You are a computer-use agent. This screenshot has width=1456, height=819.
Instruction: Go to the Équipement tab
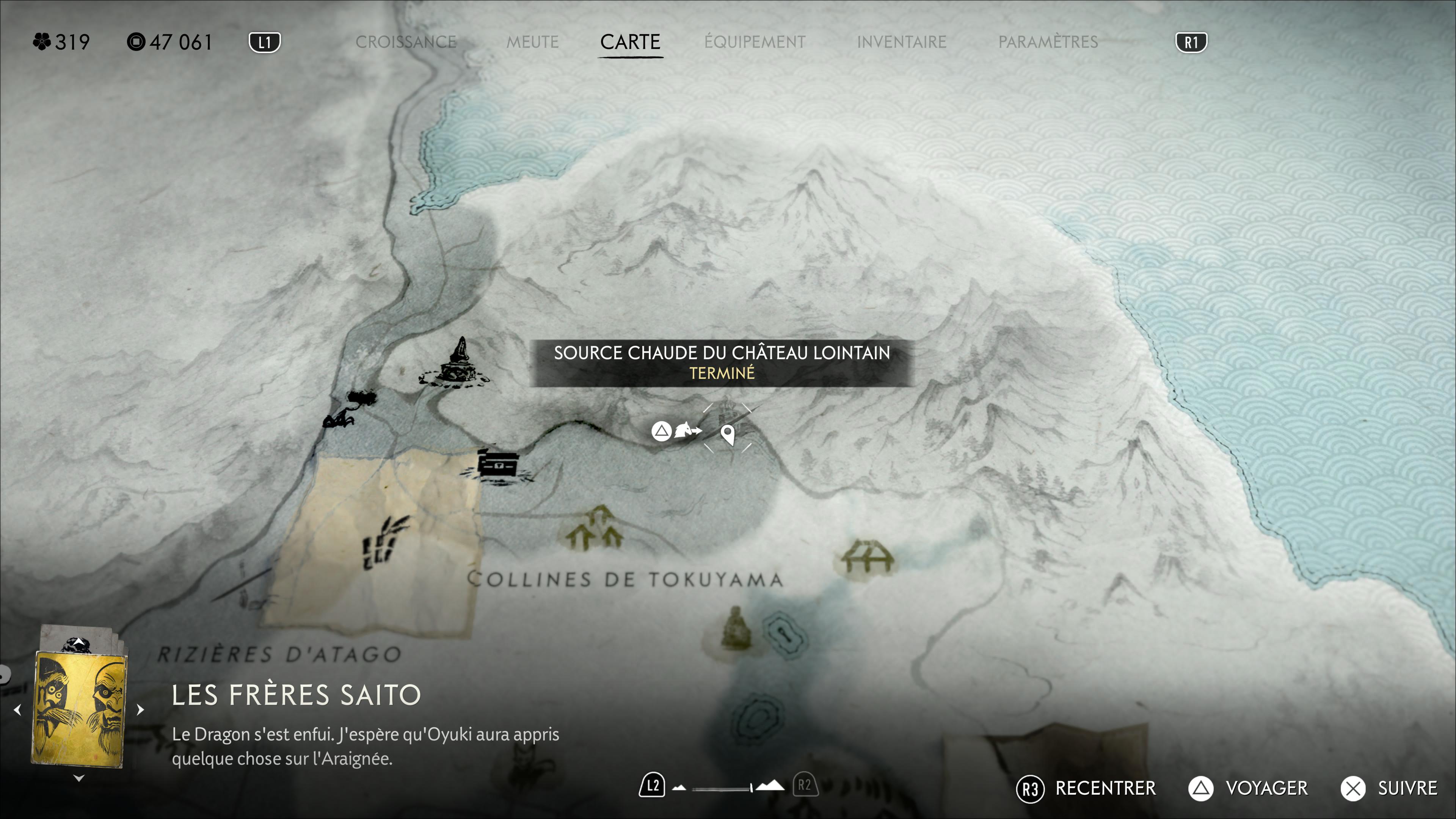755,42
